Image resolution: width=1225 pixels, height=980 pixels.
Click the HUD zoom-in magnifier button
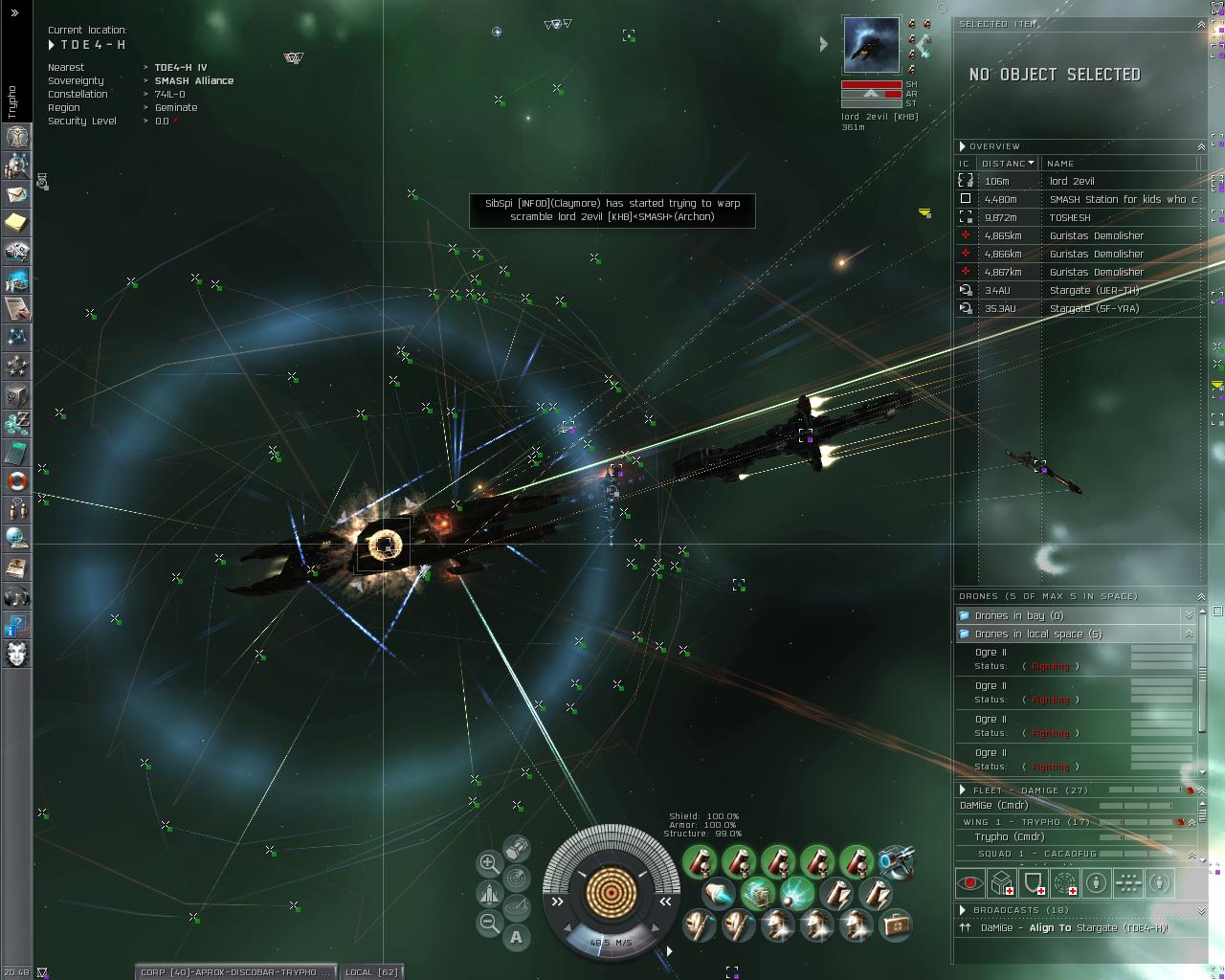pyautogui.click(x=488, y=863)
